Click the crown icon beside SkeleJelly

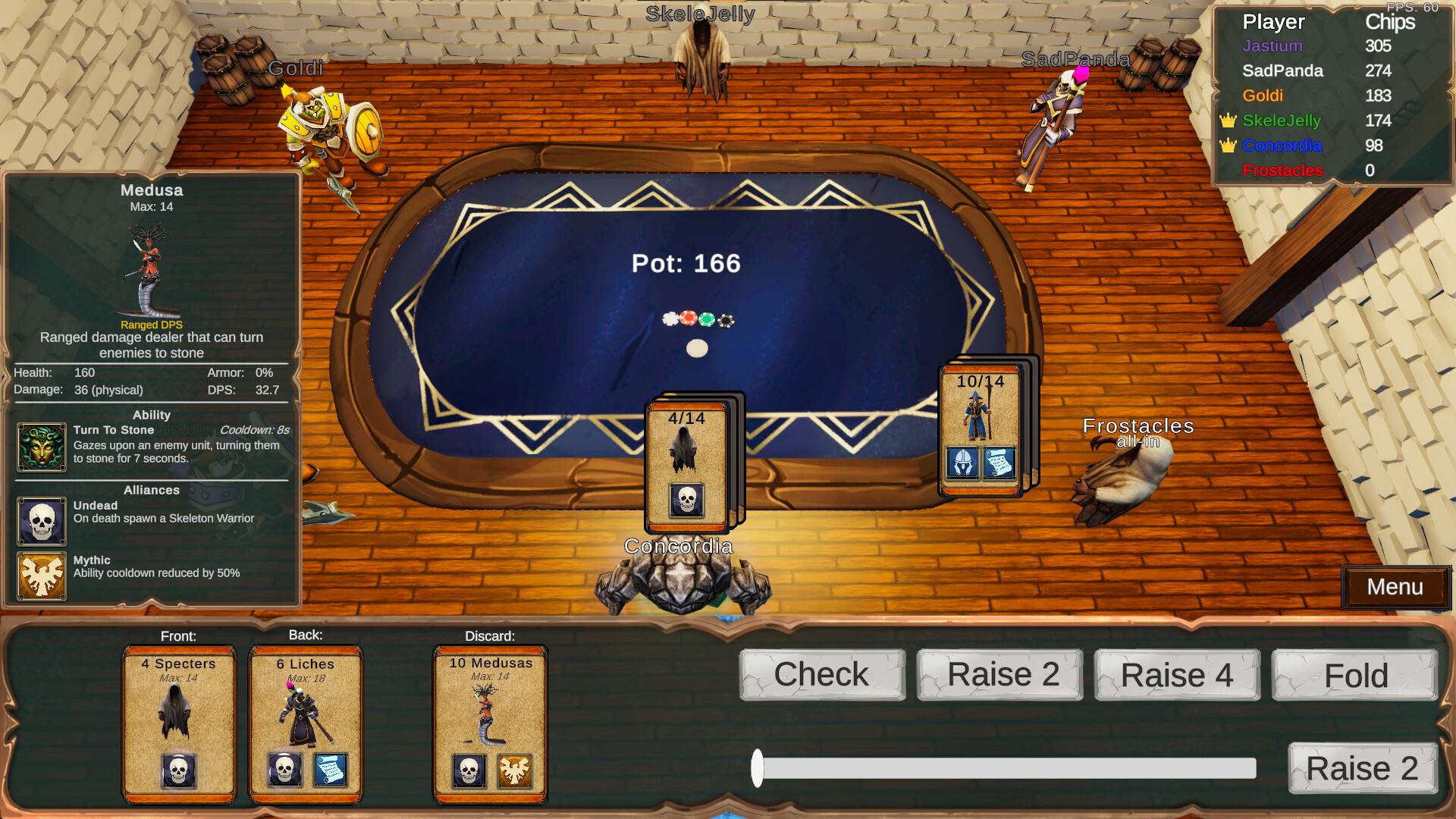tap(1228, 121)
